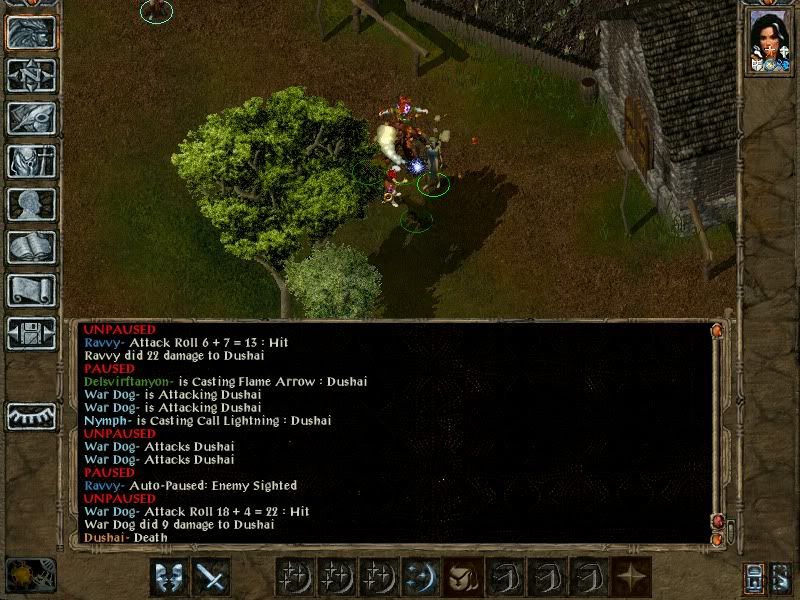The height and width of the screenshot is (600, 800).
Task: Show the character record bust icon
Action: [31, 204]
